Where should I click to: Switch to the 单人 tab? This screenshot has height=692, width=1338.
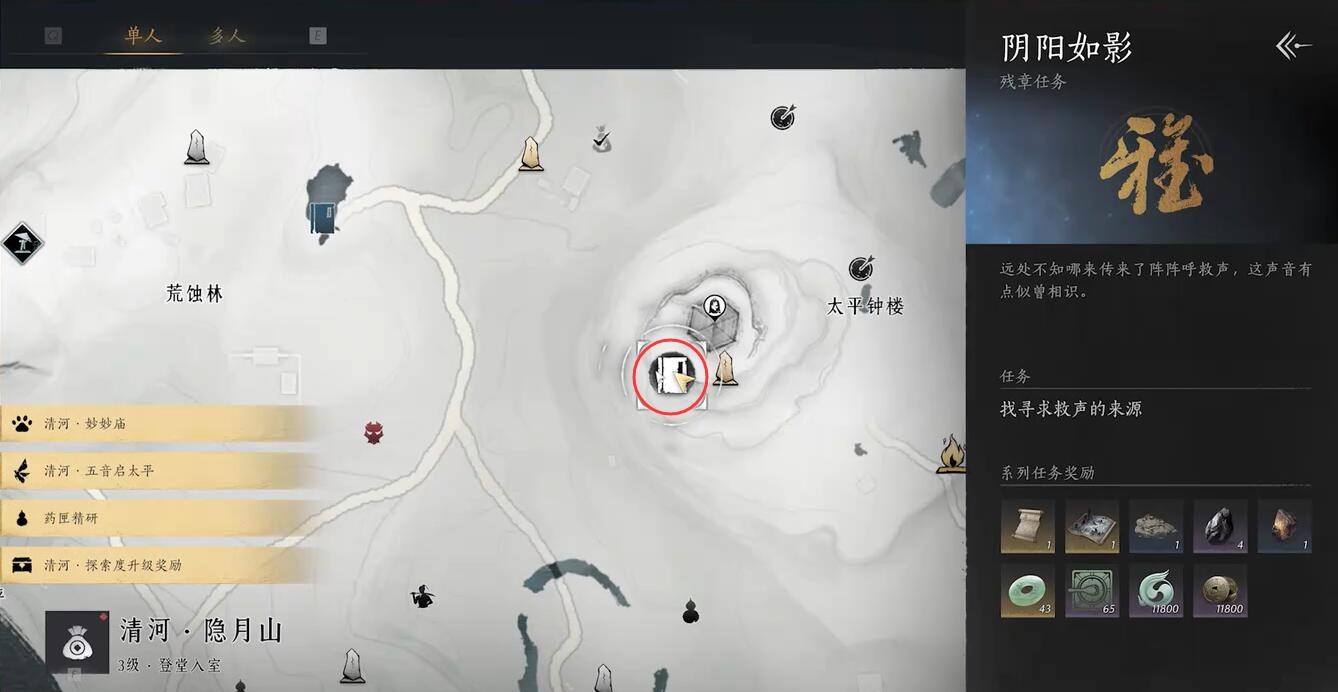pyautogui.click(x=143, y=36)
